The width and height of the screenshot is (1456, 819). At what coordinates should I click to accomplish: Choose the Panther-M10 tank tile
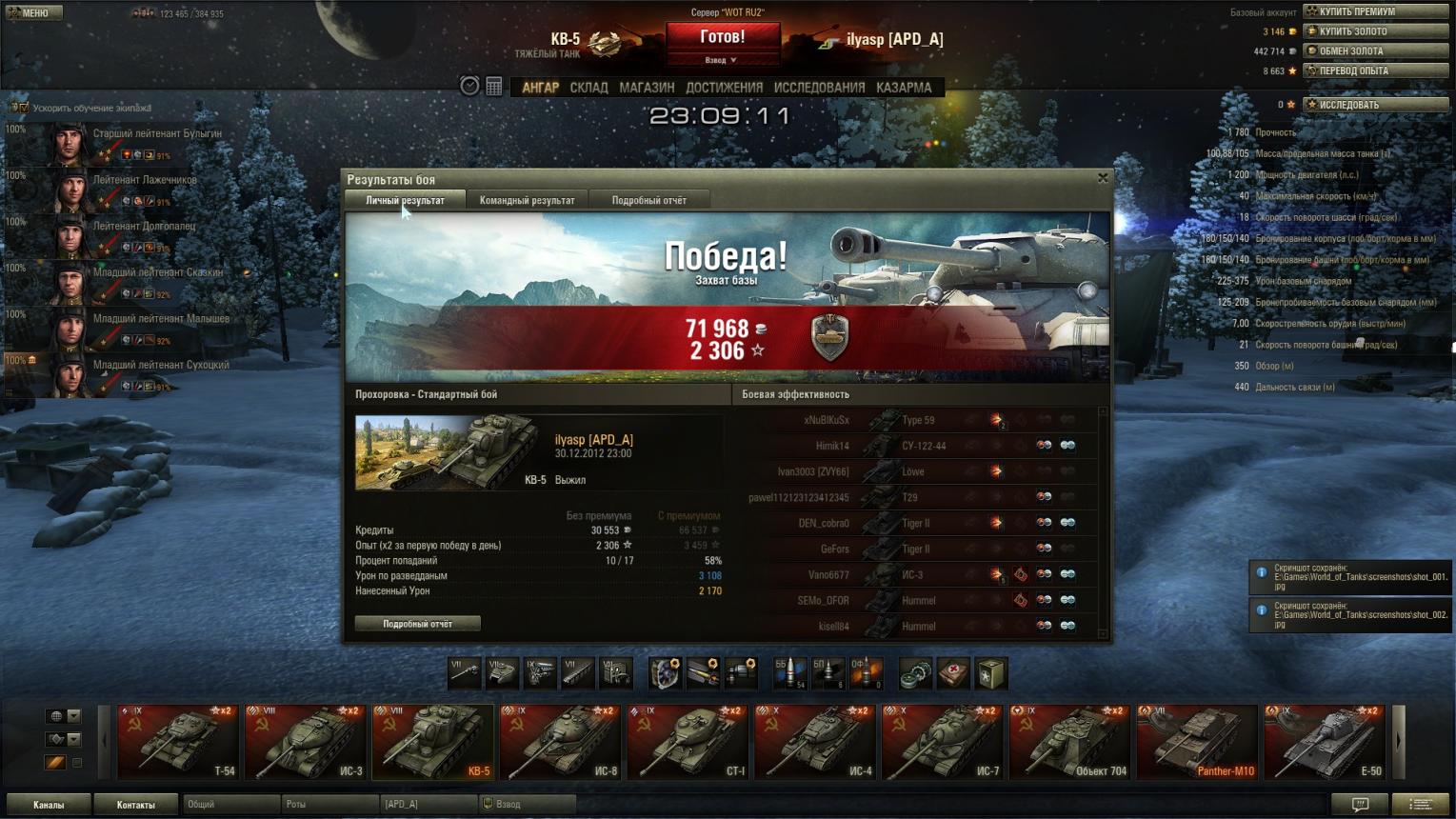click(1197, 742)
